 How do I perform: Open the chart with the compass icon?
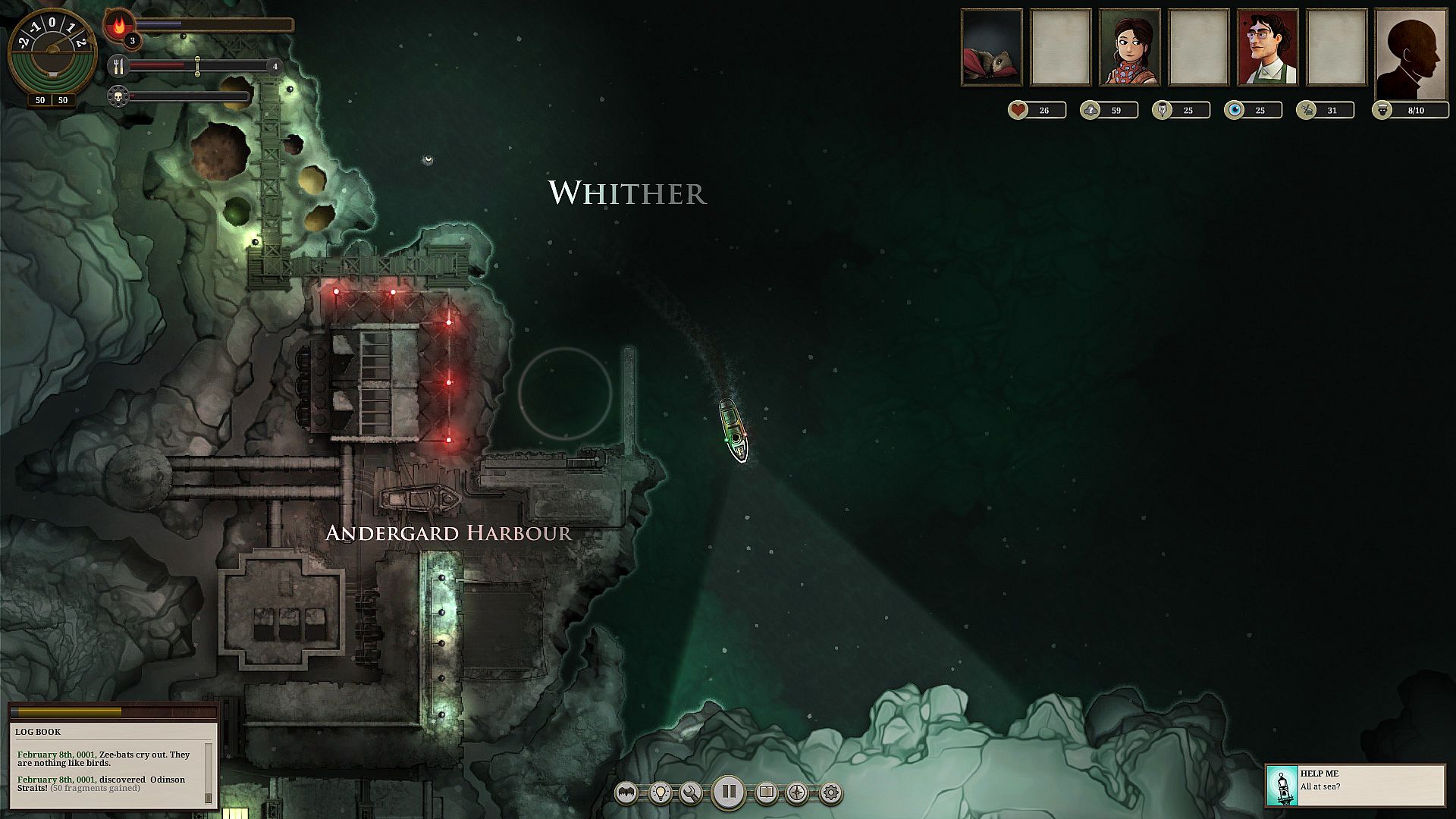797,793
